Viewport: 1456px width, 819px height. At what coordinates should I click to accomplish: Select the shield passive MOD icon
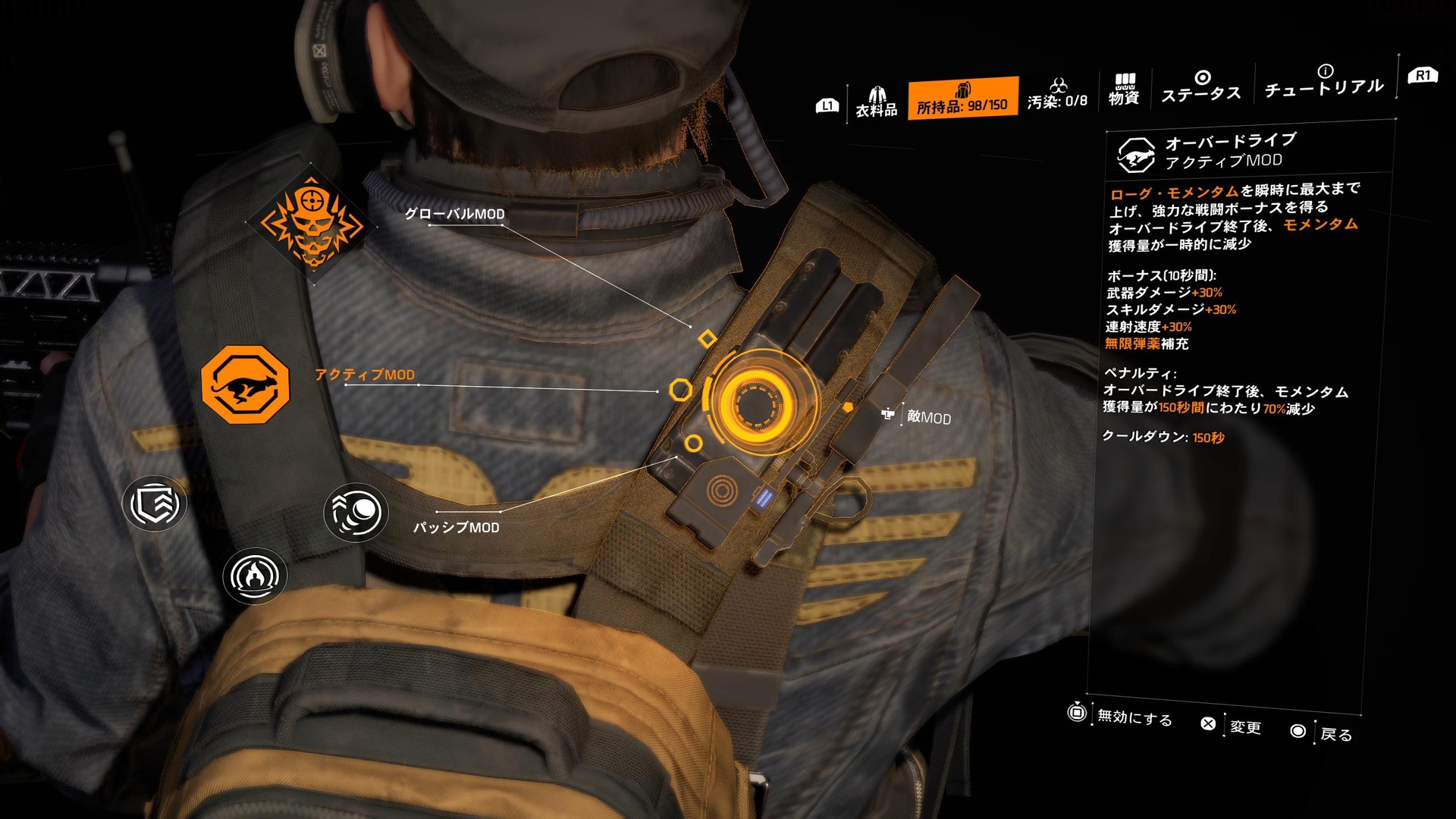(x=155, y=504)
